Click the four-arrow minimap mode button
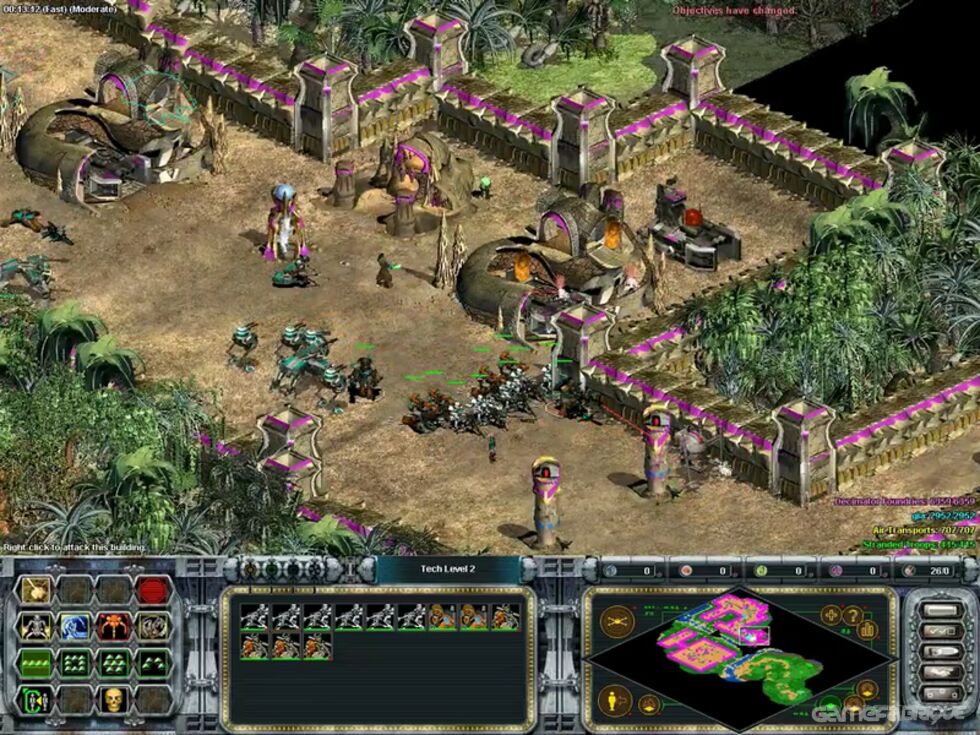The width and height of the screenshot is (980, 735). tap(832, 615)
